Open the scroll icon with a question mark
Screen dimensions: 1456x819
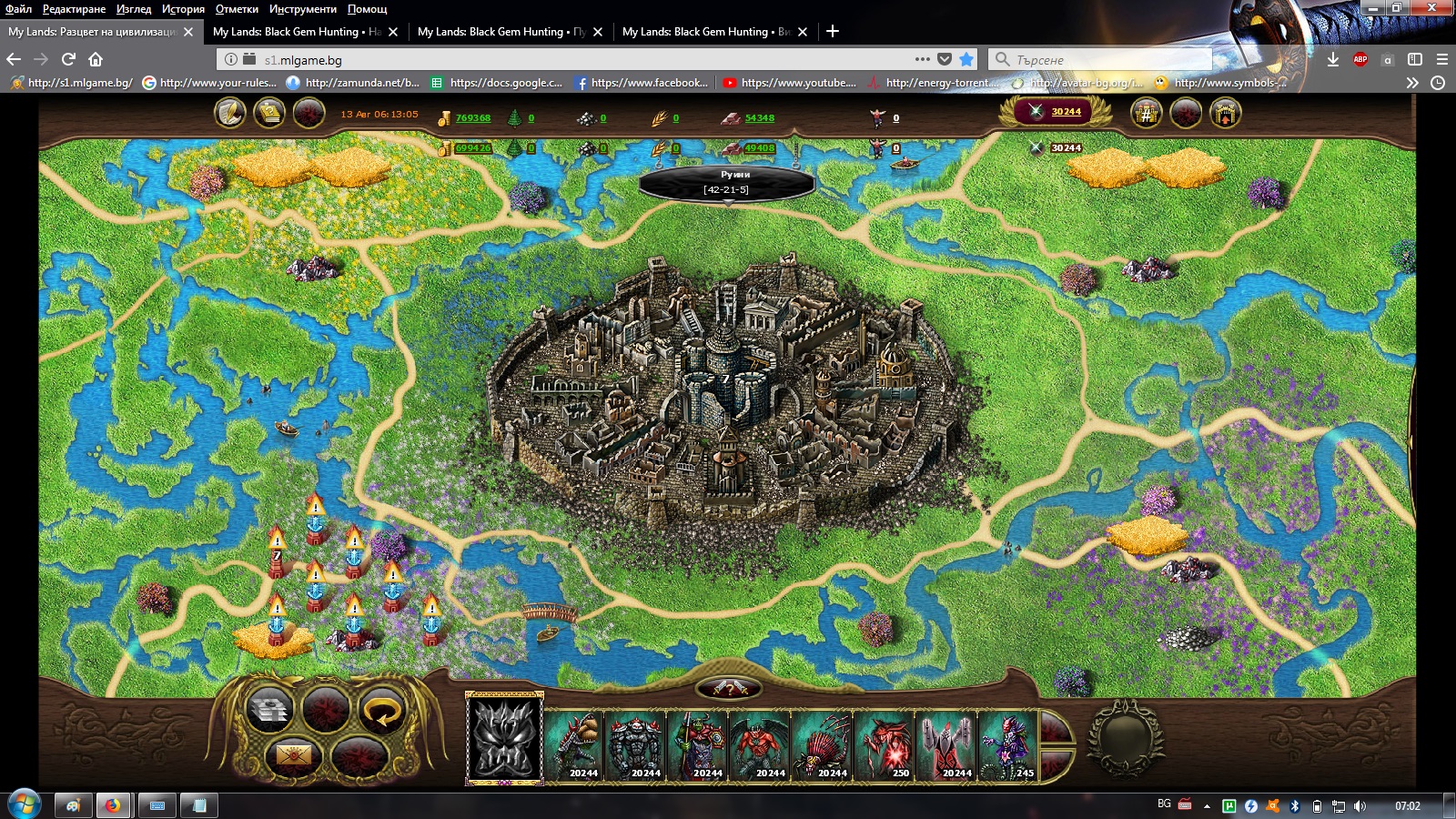[x=269, y=114]
